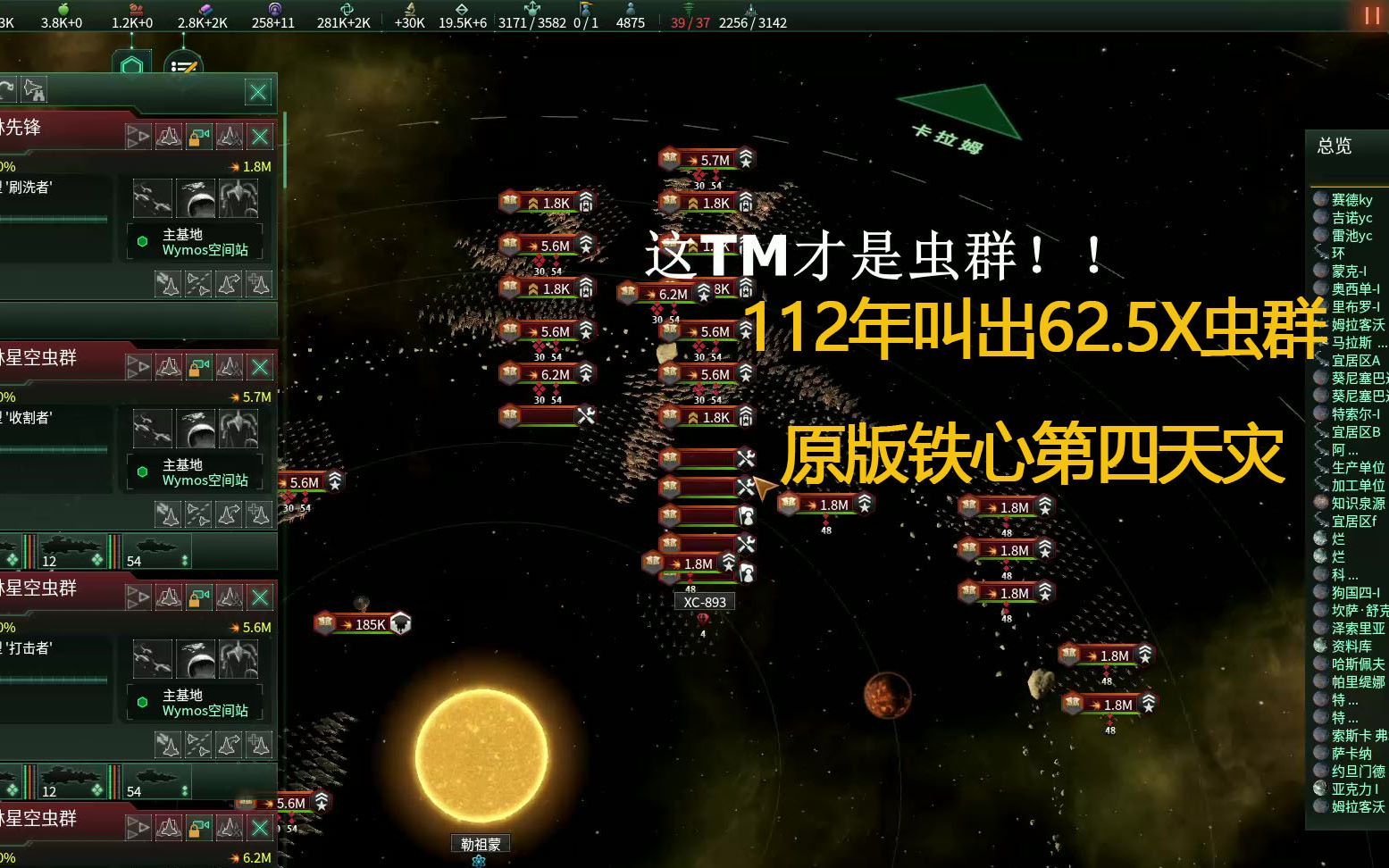Toggle camera follow lock on 先锋 fleet
This screenshot has height=868, width=1389.
(x=199, y=136)
